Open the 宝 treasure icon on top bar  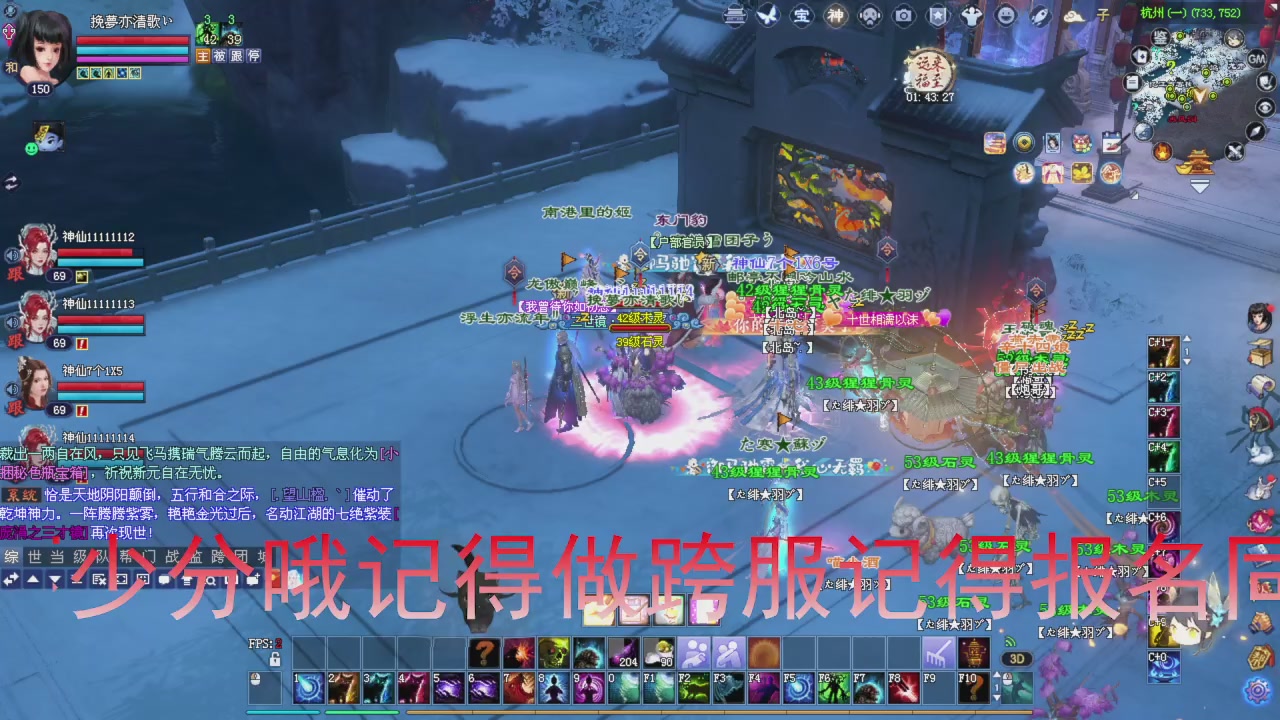[x=803, y=14]
